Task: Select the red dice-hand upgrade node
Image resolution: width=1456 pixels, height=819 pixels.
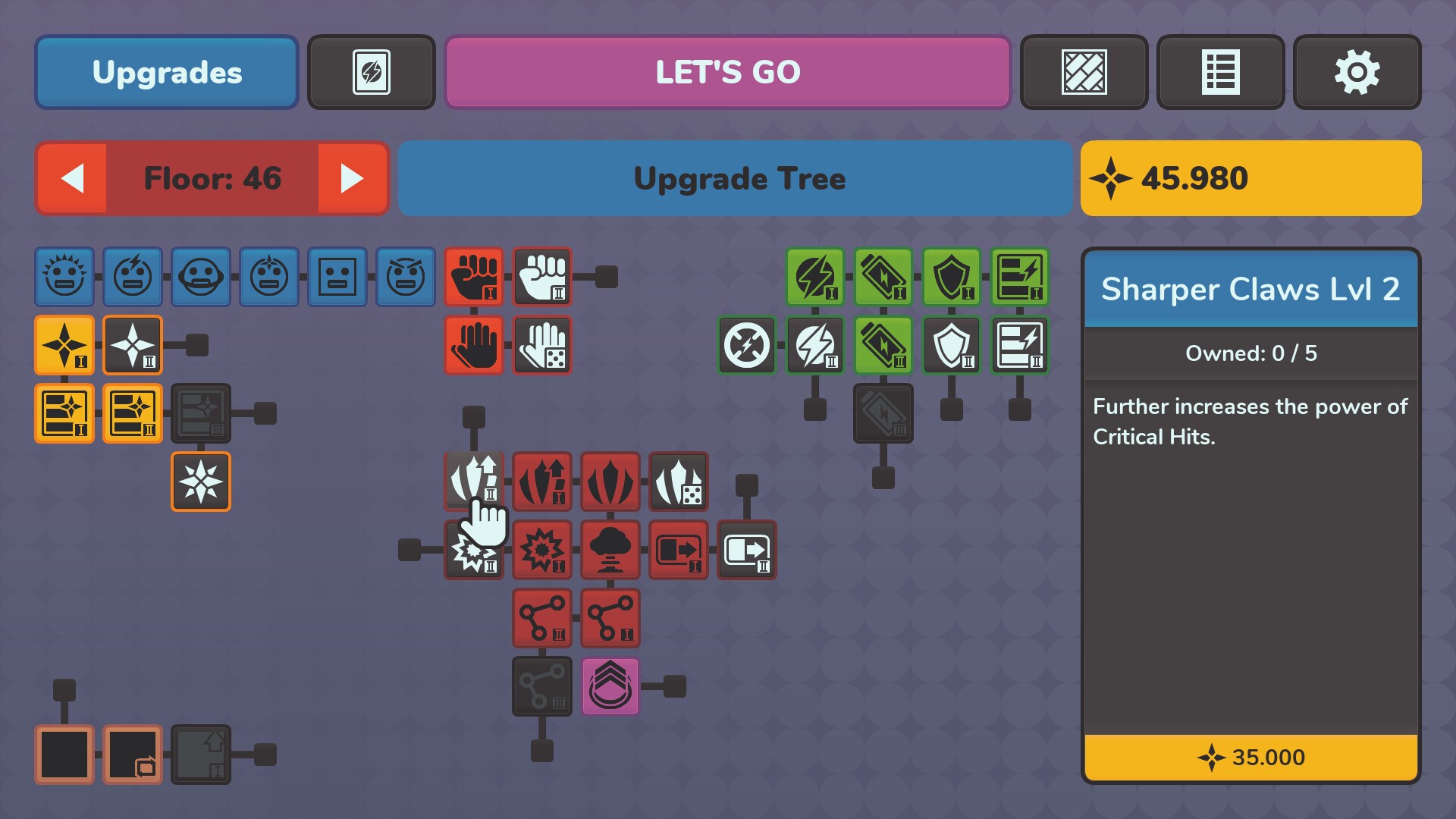Action: click(x=541, y=345)
